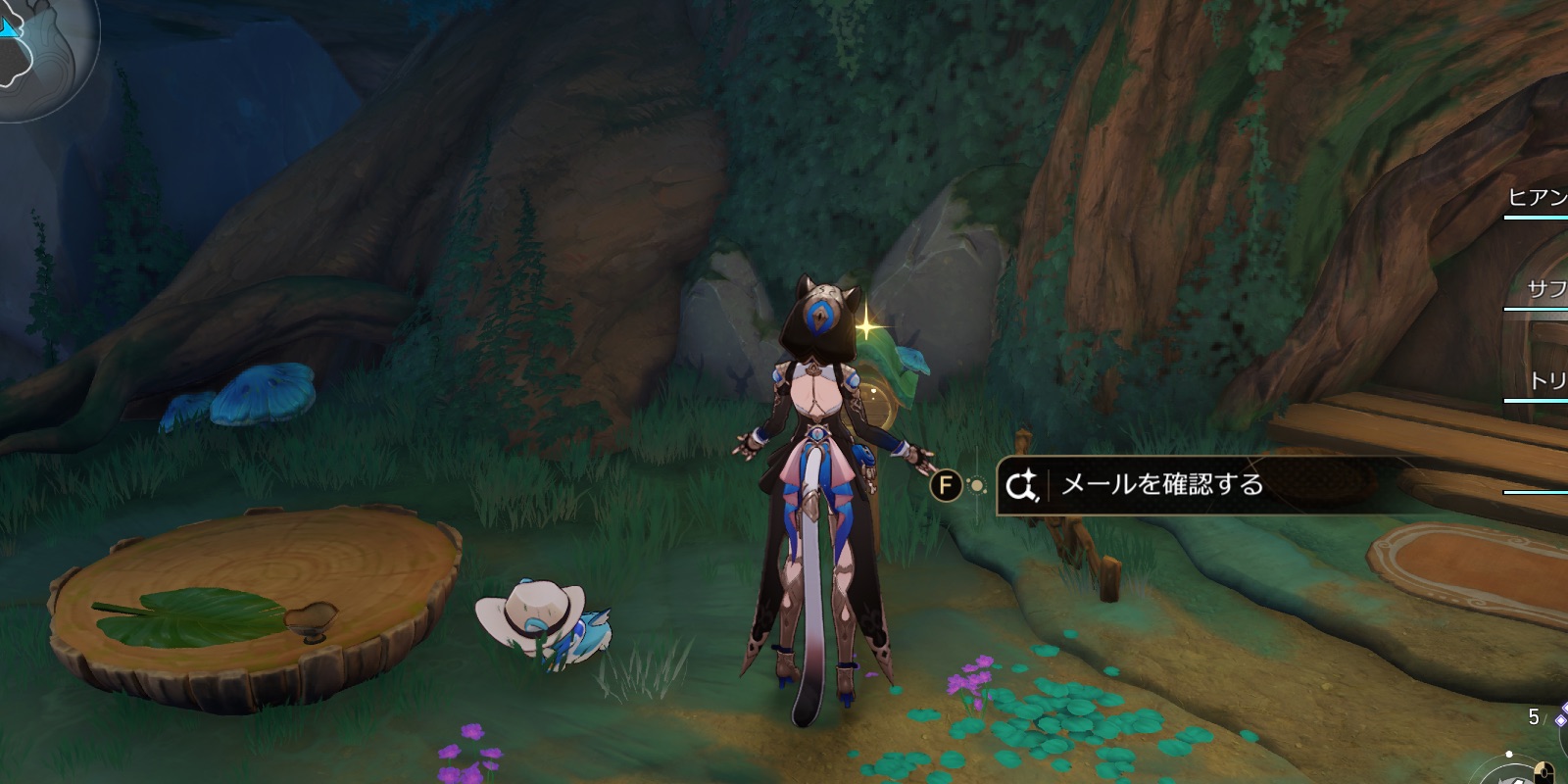Click the mouse control icon in the bottom-right dial
The height and width of the screenshot is (784, 1568).
[1544, 772]
